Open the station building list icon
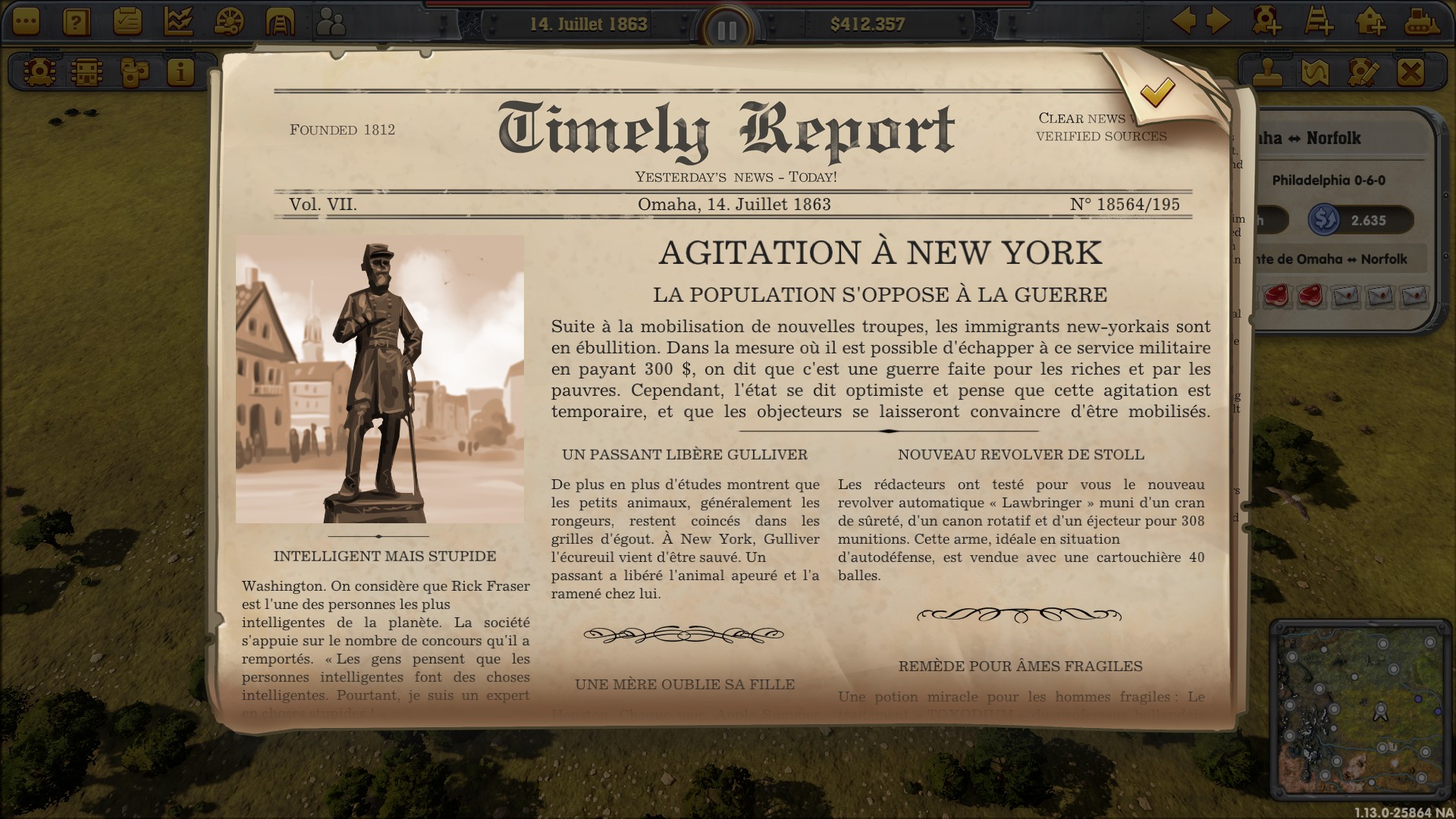This screenshot has width=1456, height=819. point(86,72)
